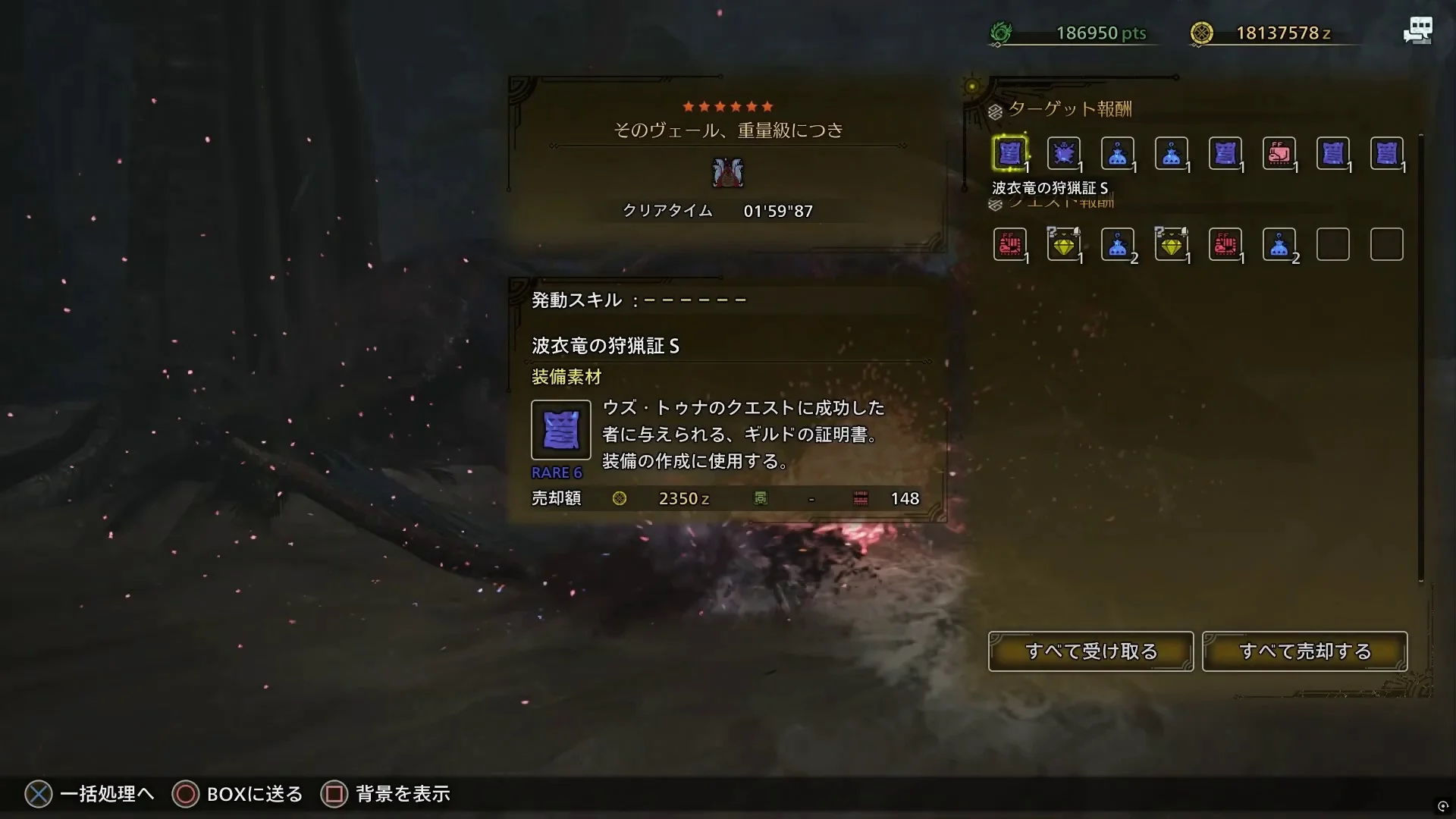The image size is (1456, 819).
Task: Select the pink meat reward item icon
Action: (x=1280, y=153)
